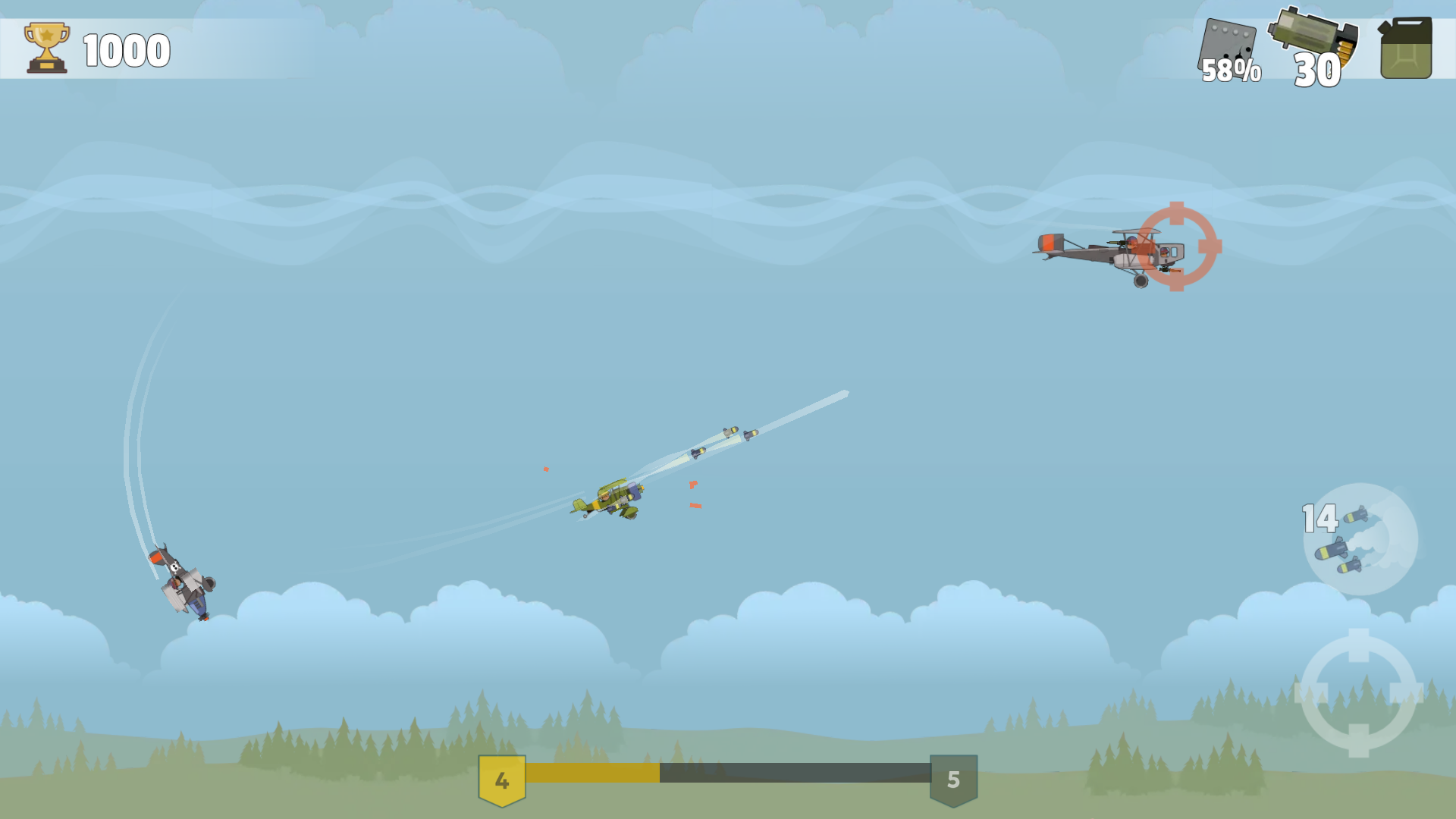
Task: Tap the golden trophy score icon
Action: (45, 47)
